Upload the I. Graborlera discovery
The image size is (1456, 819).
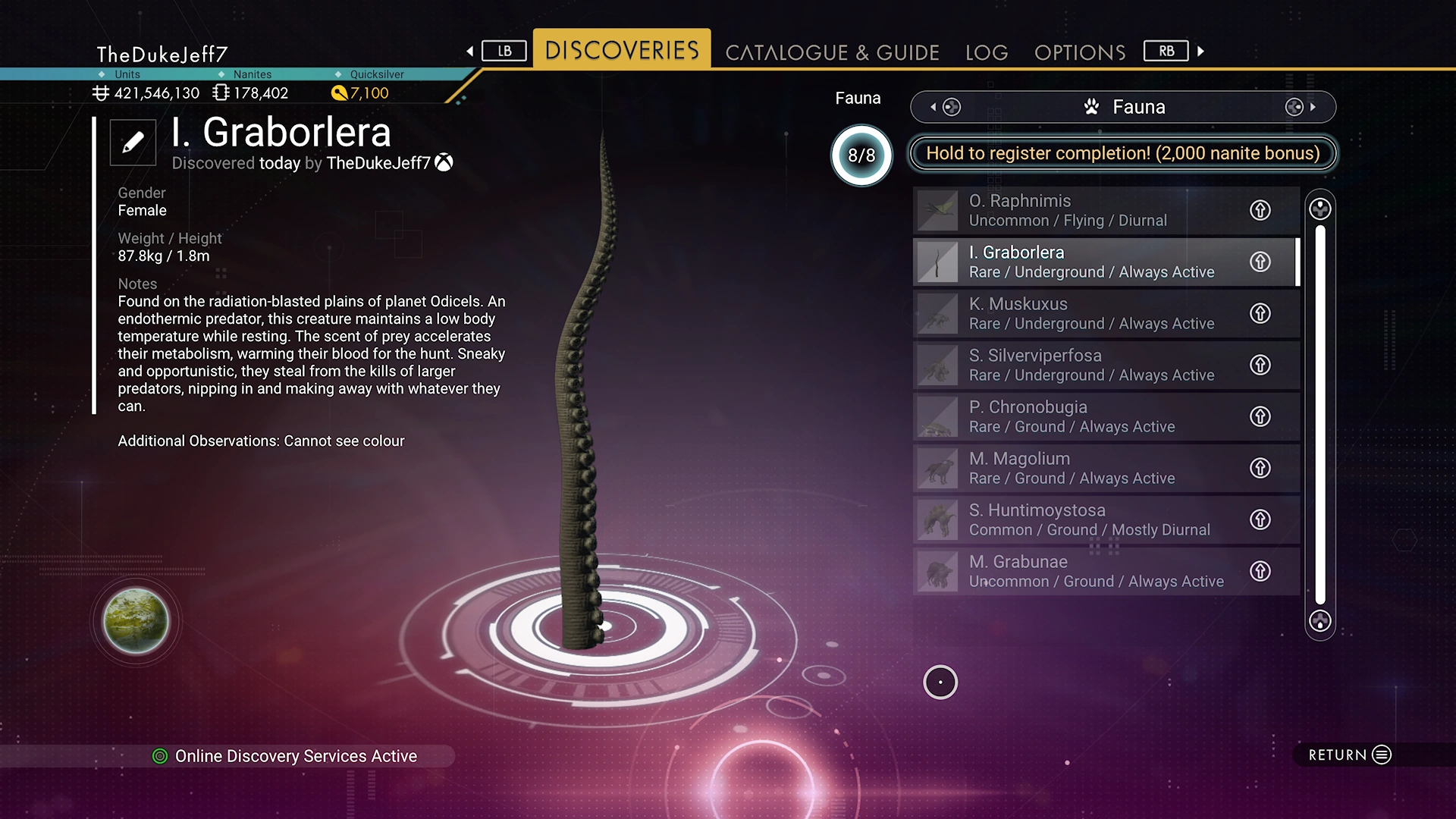click(x=1260, y=262)
